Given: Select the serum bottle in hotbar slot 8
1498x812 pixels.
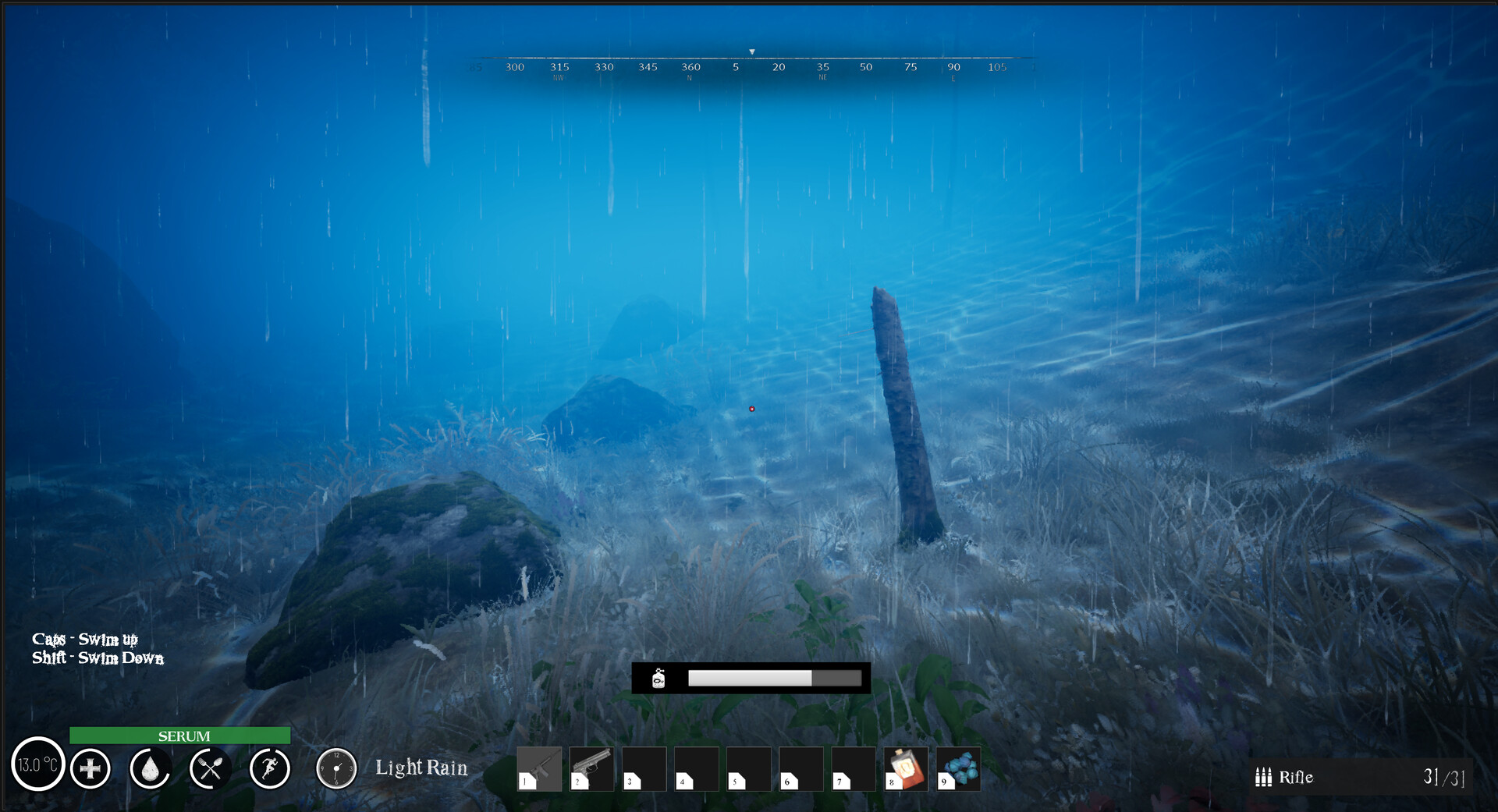Looking at the screenshot, I should tap(907, 768).
